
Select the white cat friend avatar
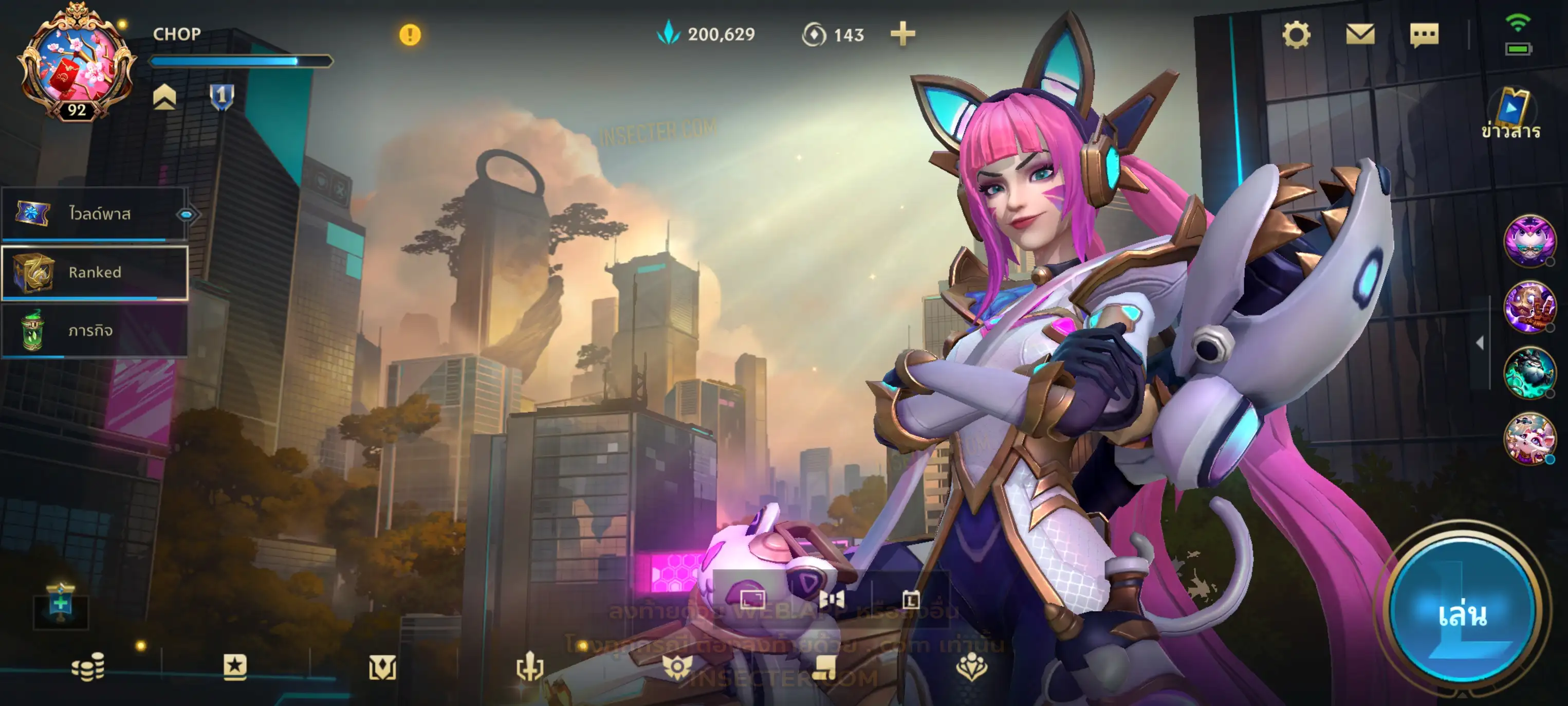(1529, 438)
